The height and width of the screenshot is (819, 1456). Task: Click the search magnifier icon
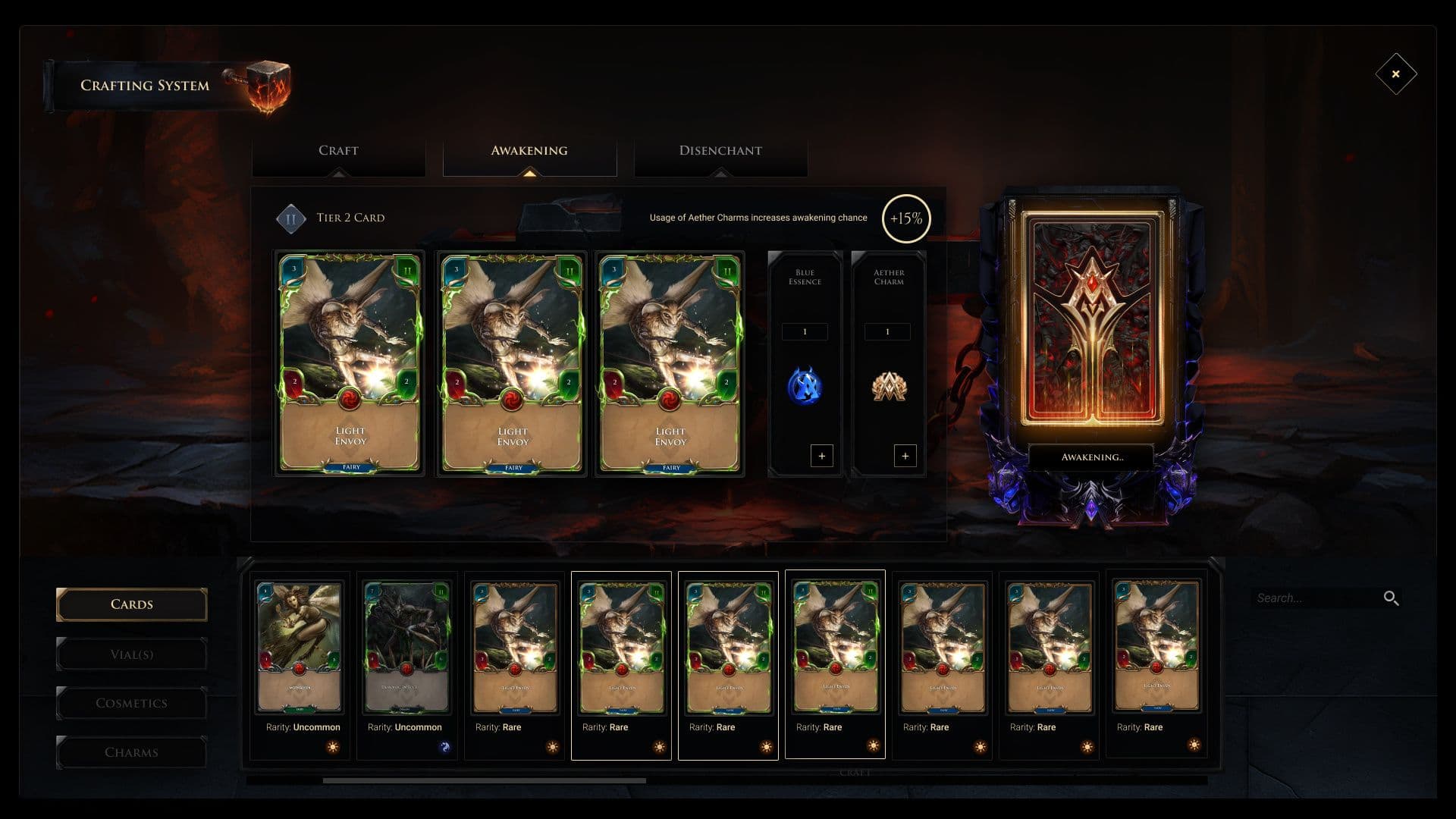(1391, 598)
